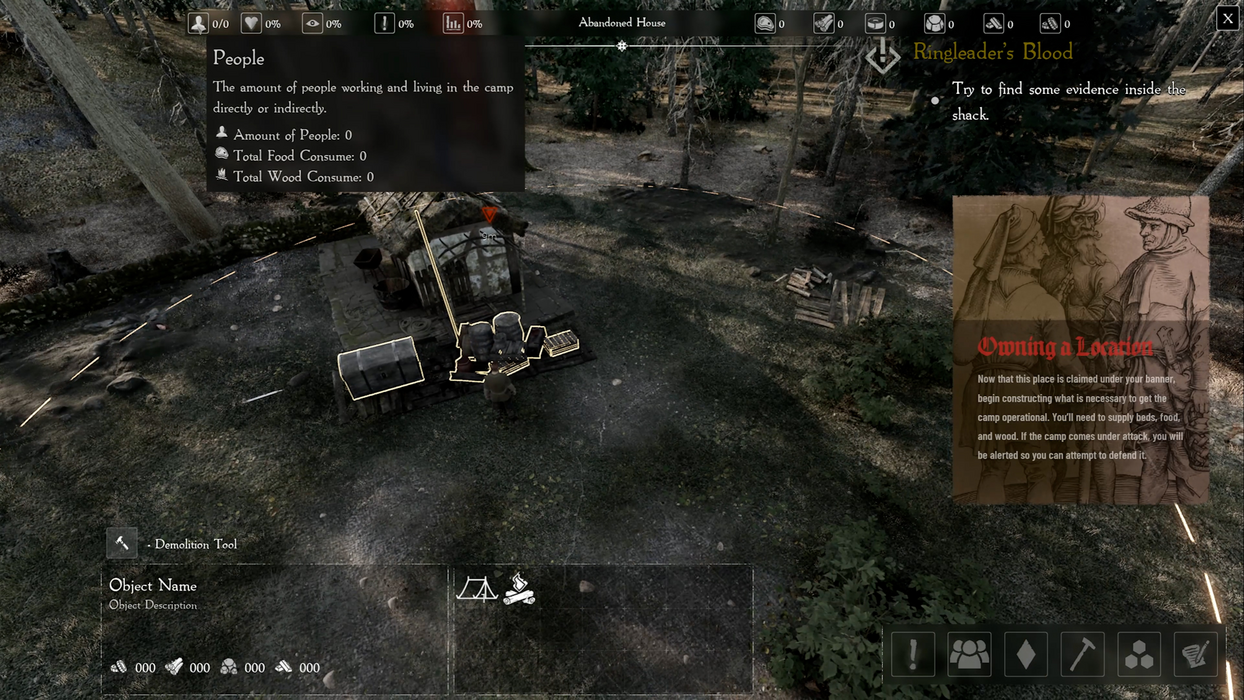Viewport: 1244px width, 700px height.
Task: Open the scroll and quill notes panel
Action: (1196, 654)
